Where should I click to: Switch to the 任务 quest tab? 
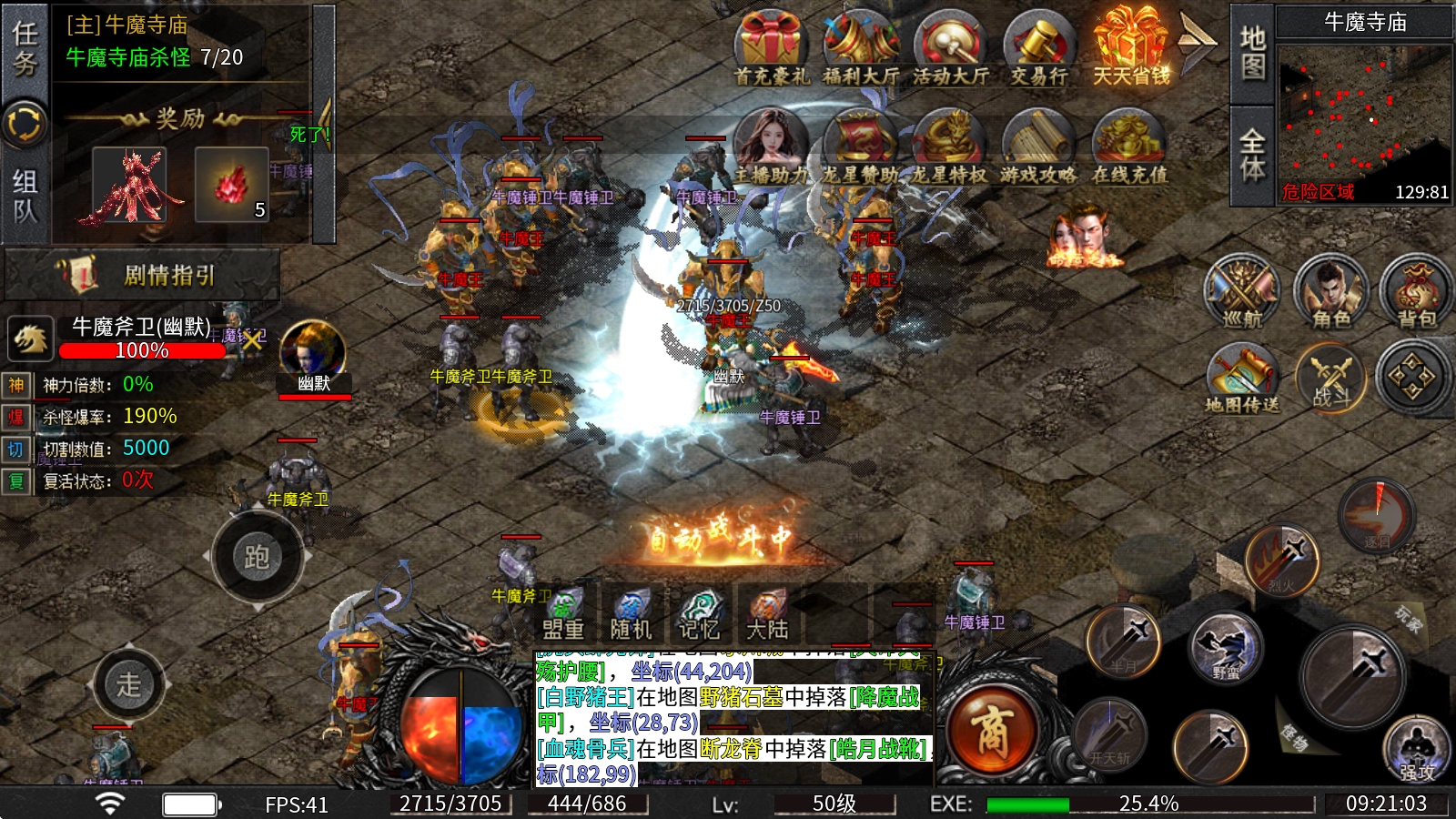click(x=25, y=50)
